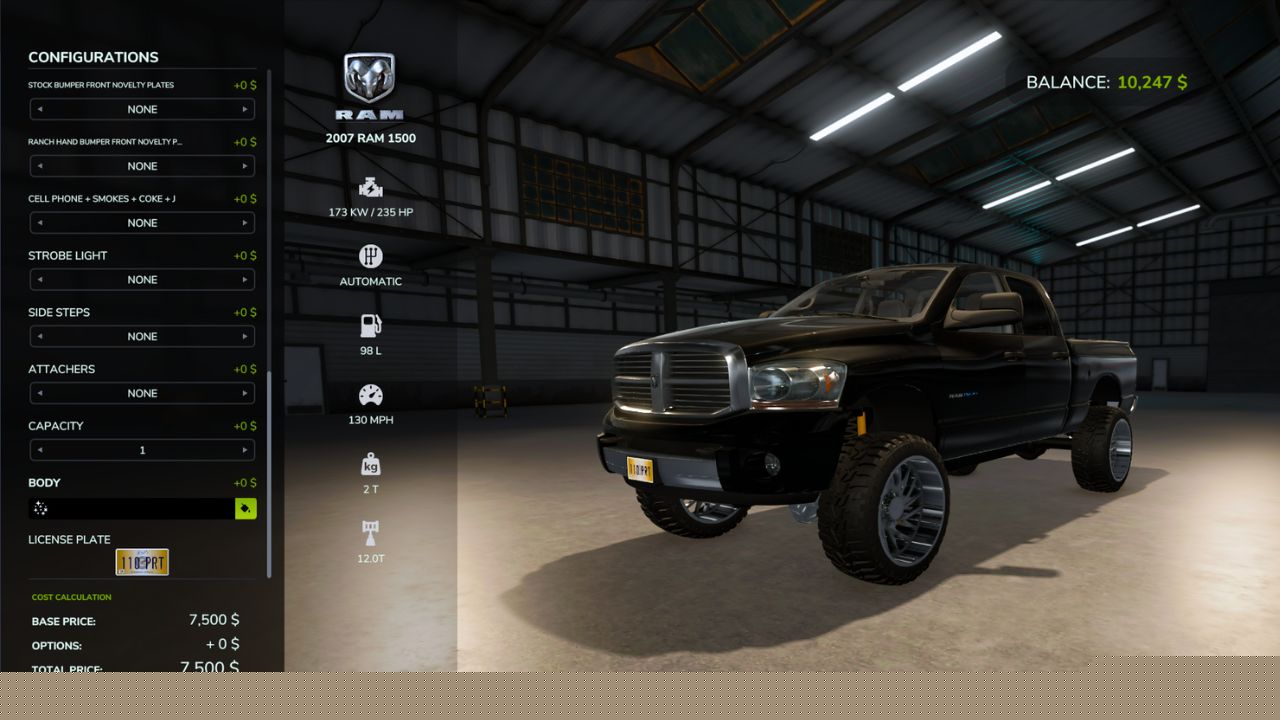Open the Body color picker
Viewport: 1280px width, 720px height.
(245, 509)
